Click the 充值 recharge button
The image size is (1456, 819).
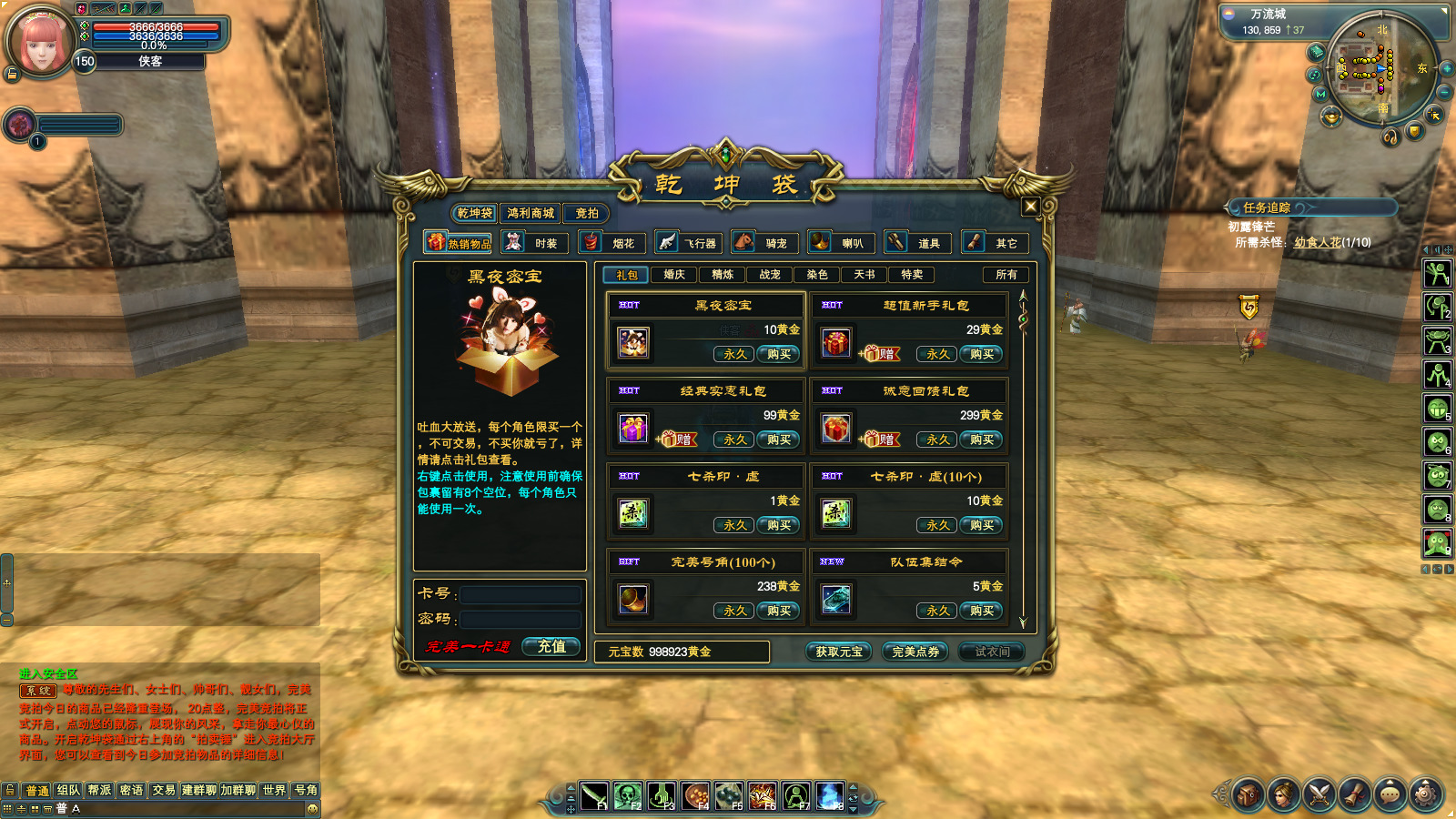coord(551,646)
